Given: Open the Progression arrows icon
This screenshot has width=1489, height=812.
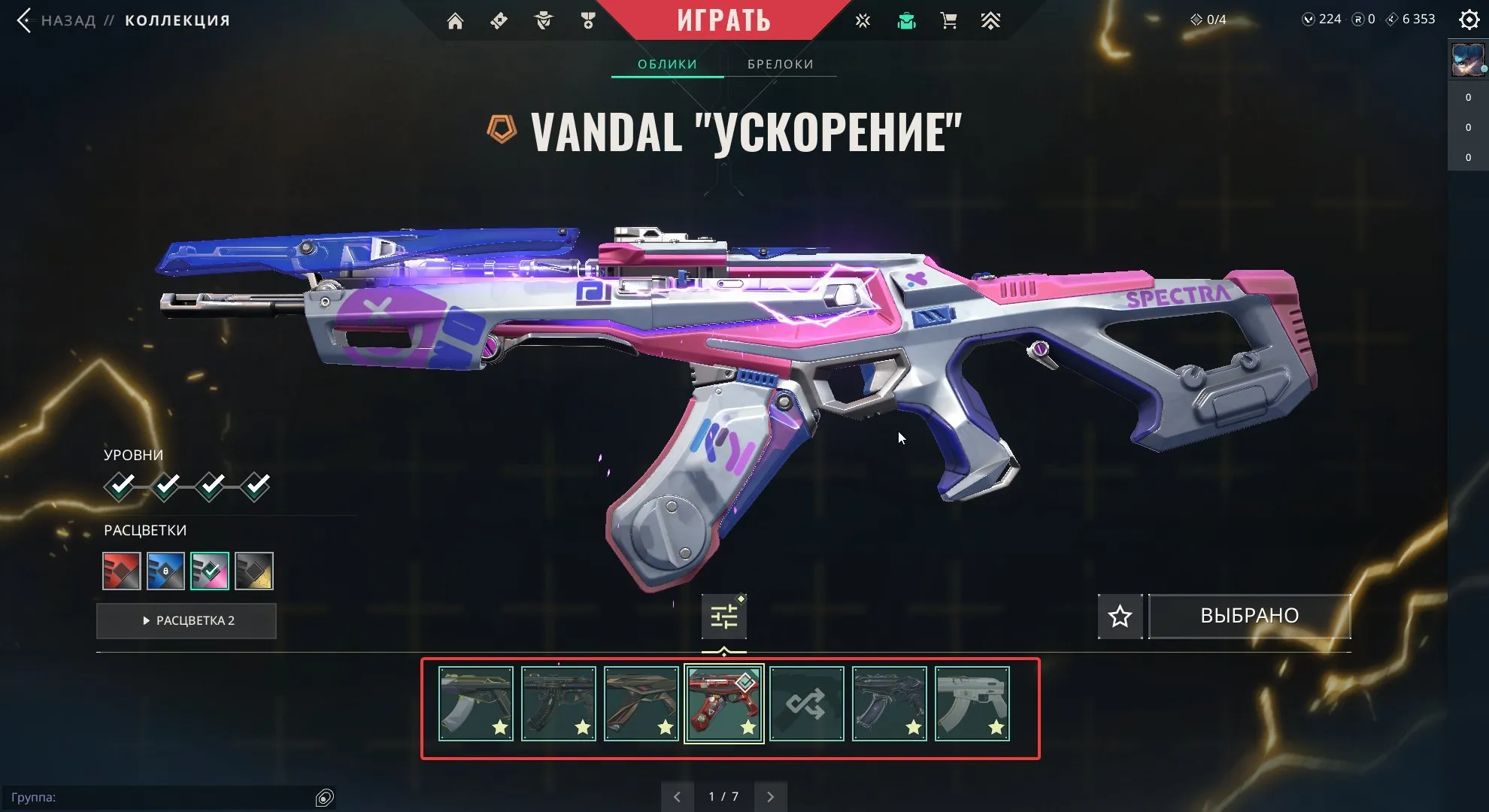Looking at the screenshot, I should [x=991, y=20].
